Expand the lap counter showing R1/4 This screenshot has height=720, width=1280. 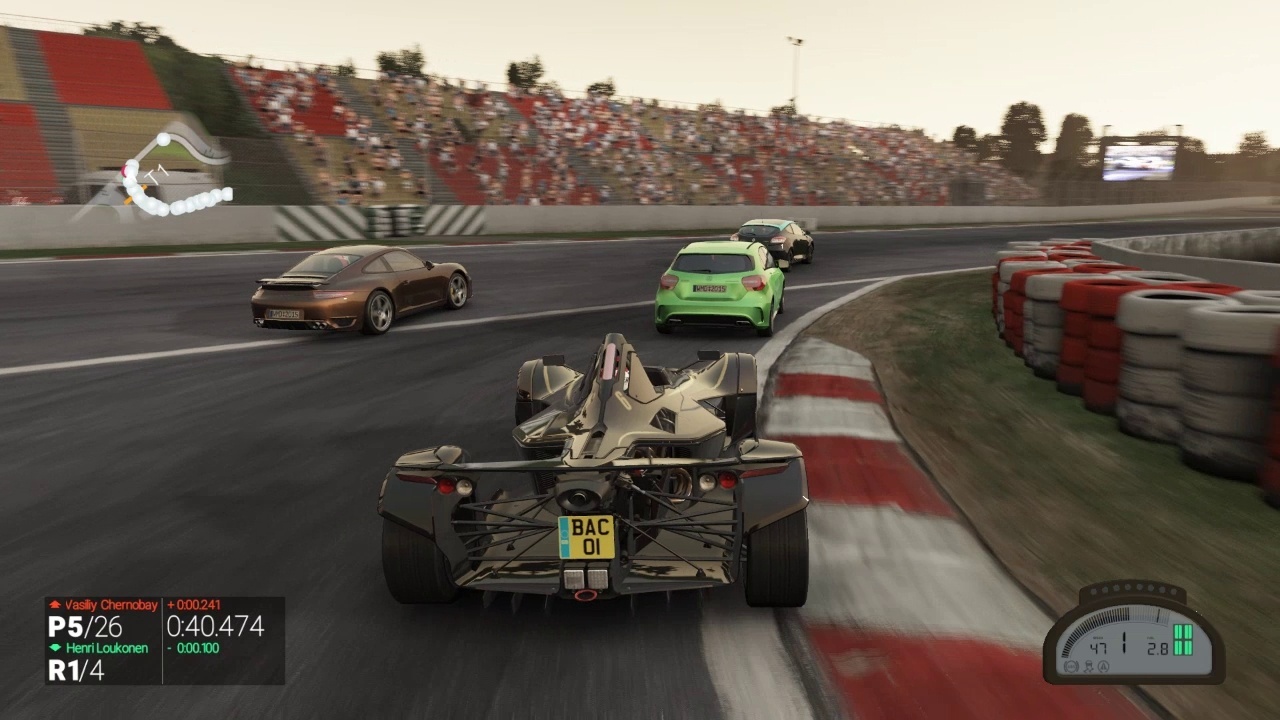(75, 669)
